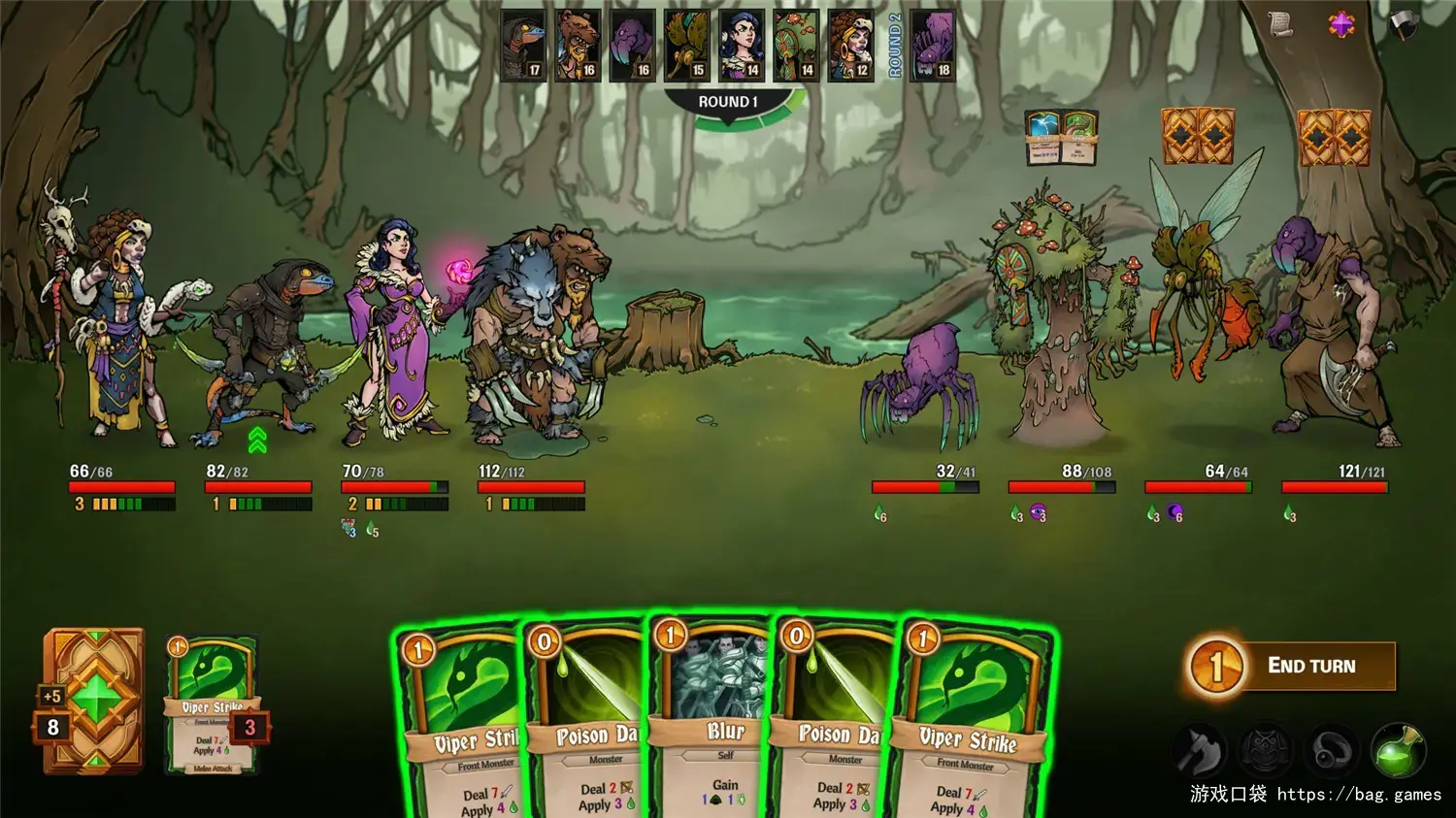The height and width of the screenshot is (818, 1456).
Task: View the discard pile topped by Viper Strike
Action: [x=213, y=705]
